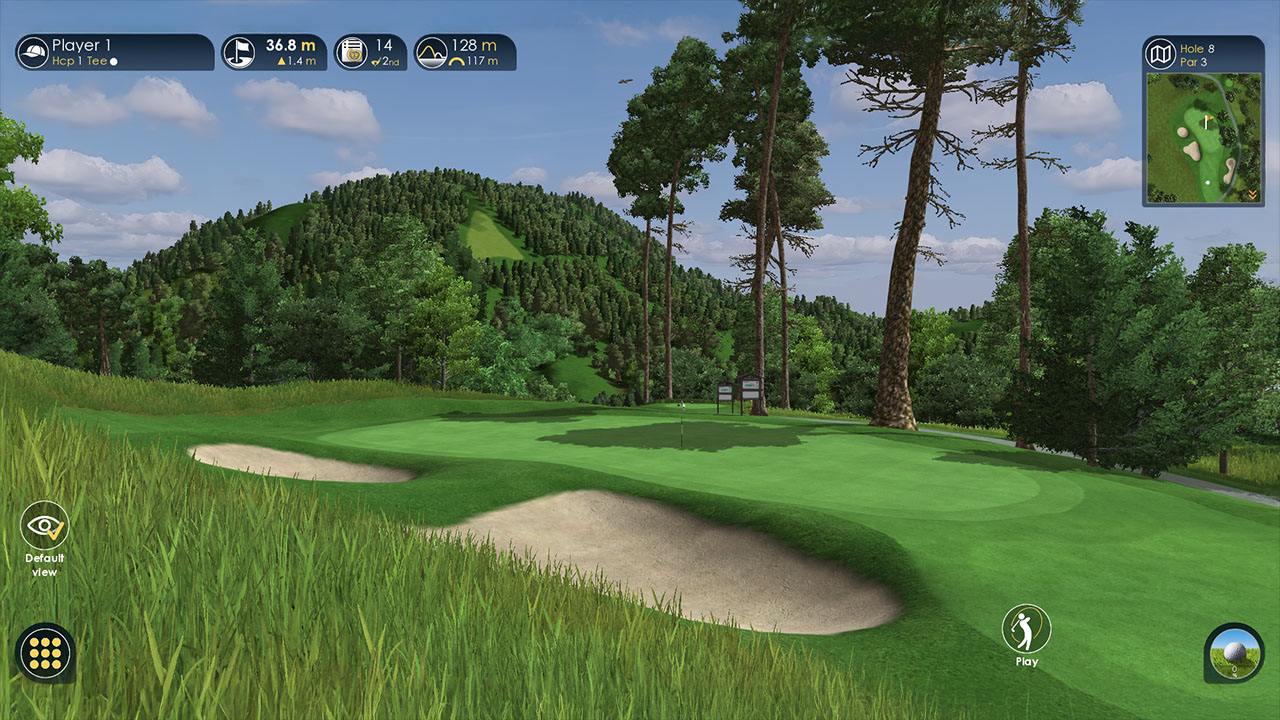This screenshot has width=1280, height=720.
Task: Click the flag distance 36.8 m panel
Action: point(273,52)
